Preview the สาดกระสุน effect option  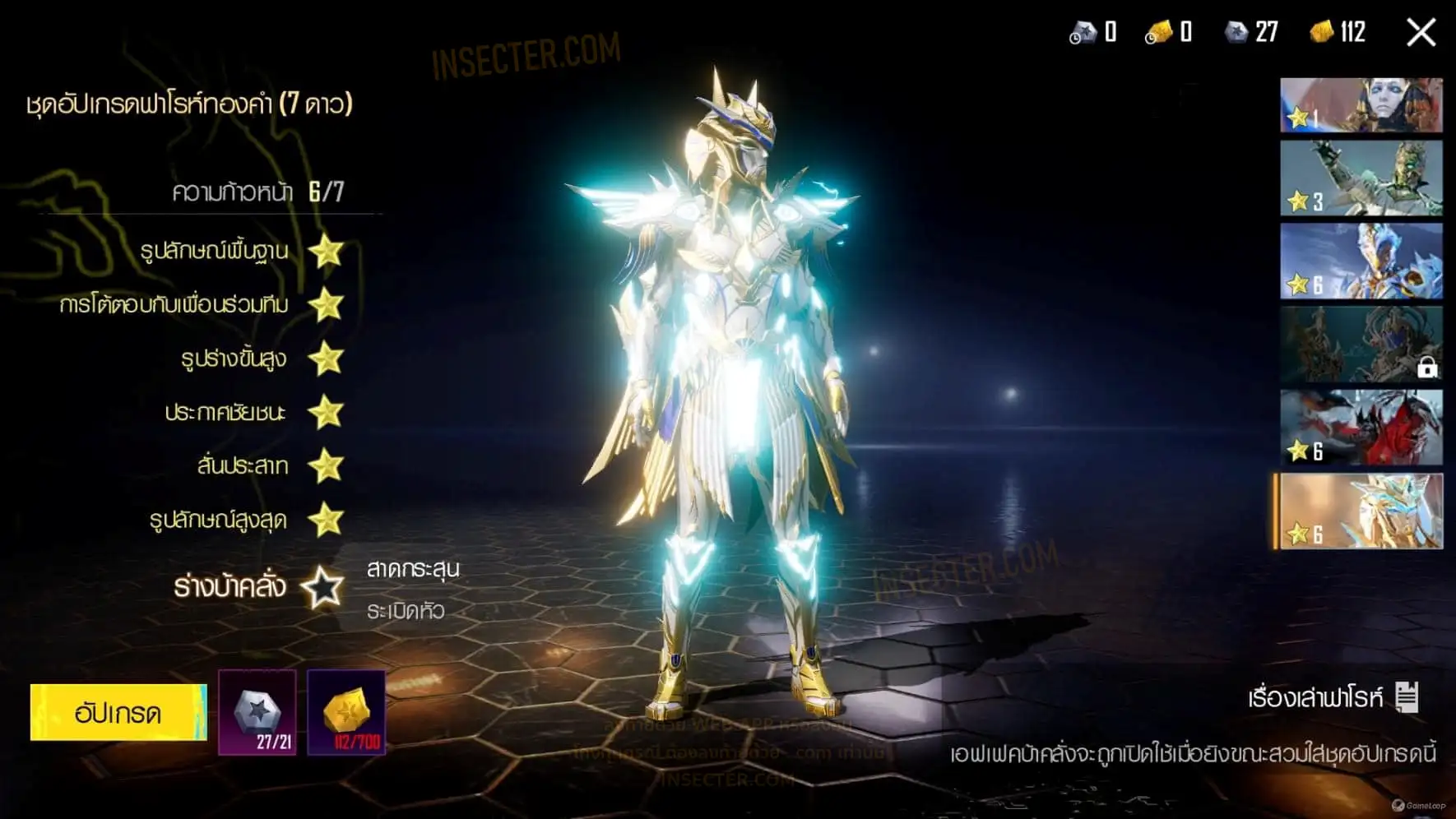pyautogui.click(x=413, y=569)
